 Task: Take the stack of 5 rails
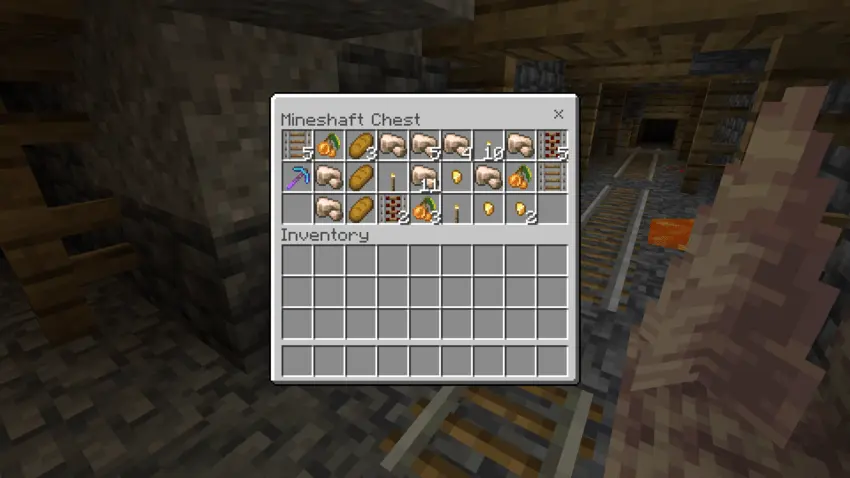[297, 146]
